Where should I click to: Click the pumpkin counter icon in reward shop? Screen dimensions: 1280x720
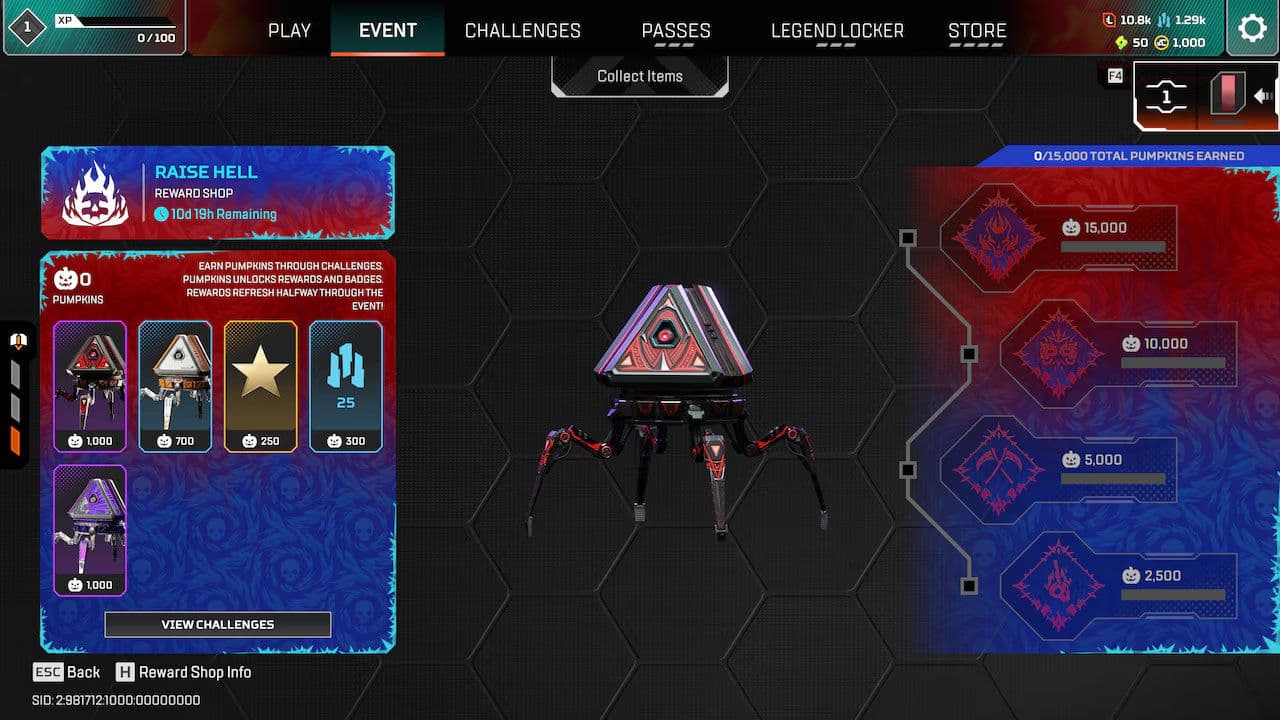66,278
